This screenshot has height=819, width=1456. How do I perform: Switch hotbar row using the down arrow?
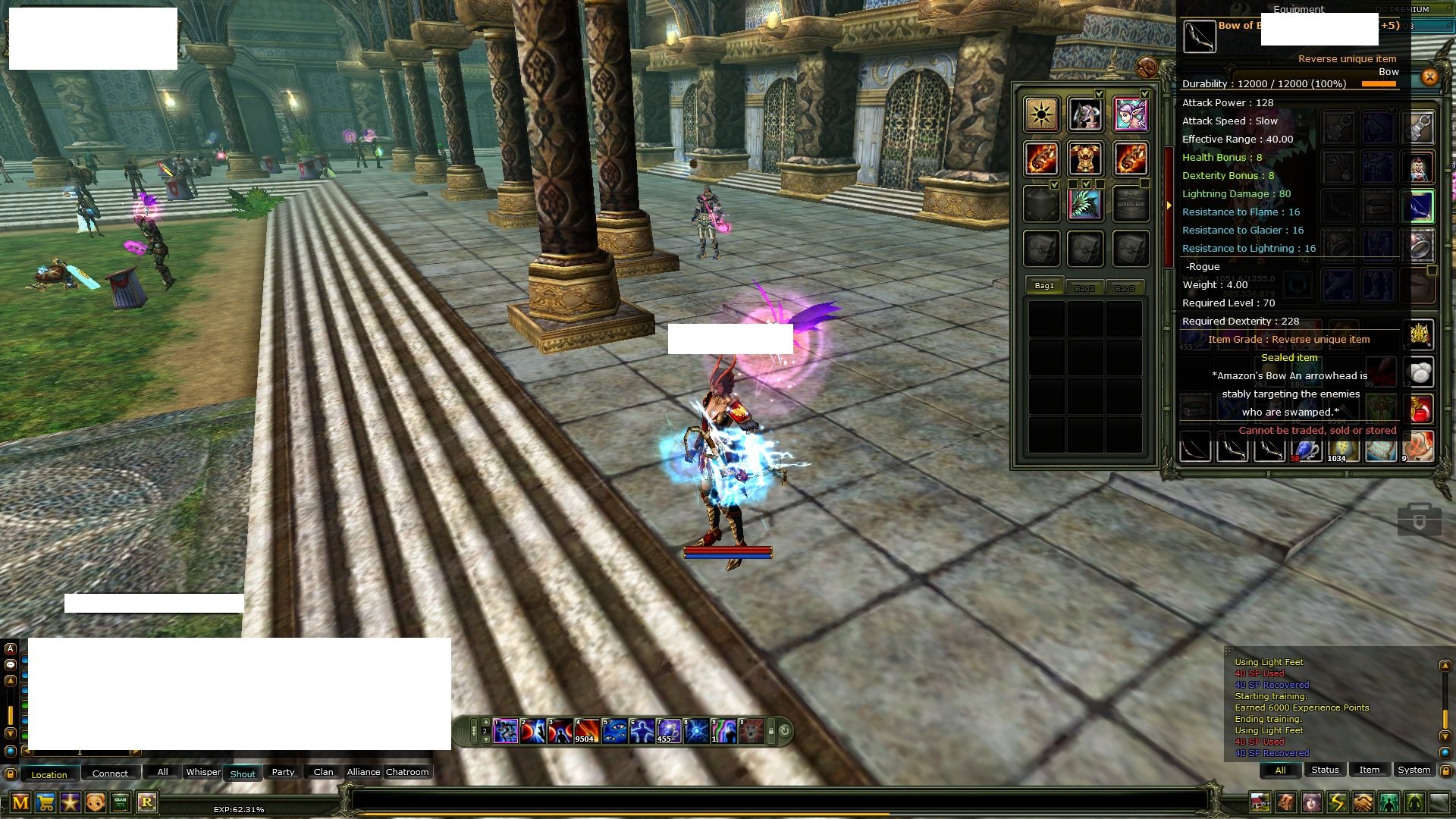point(486,739)
